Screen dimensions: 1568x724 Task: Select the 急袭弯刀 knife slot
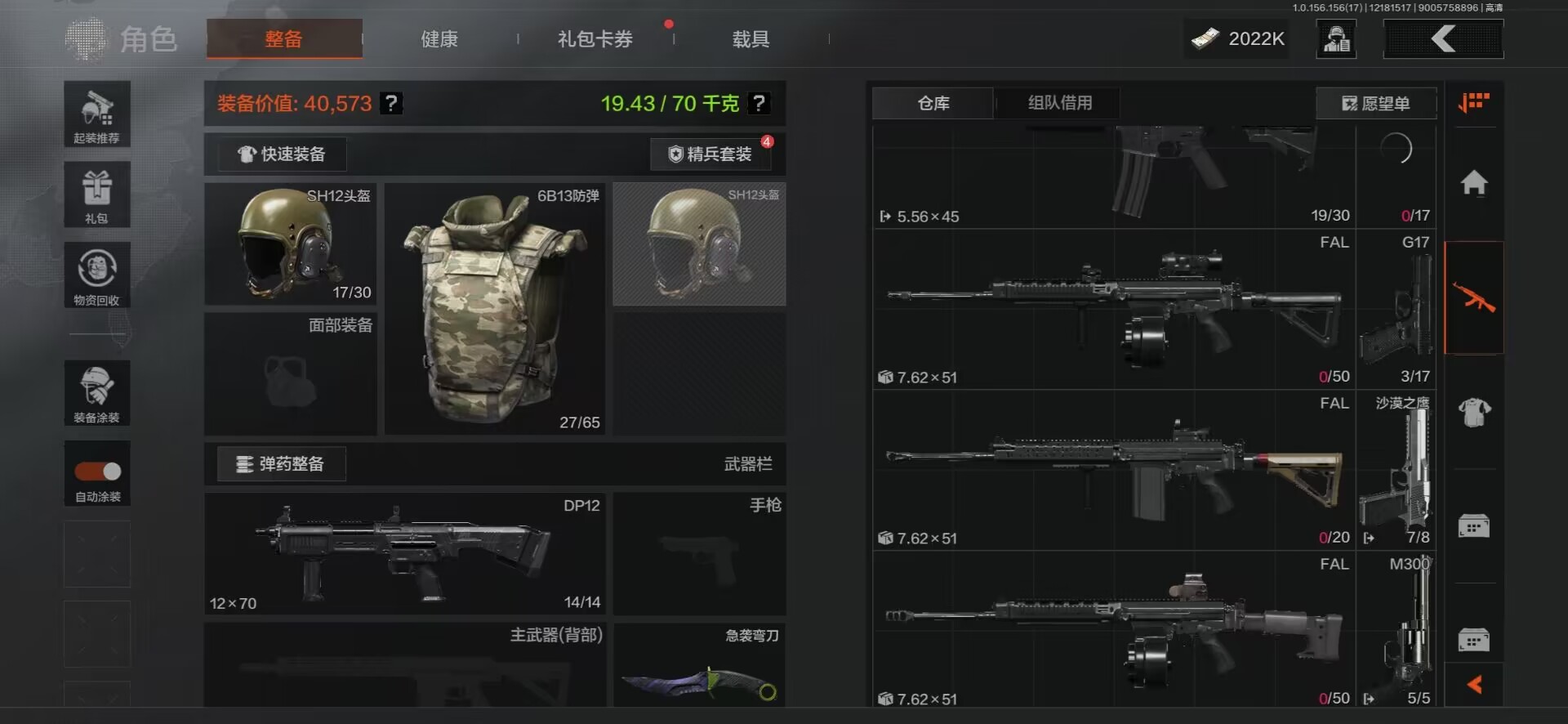pyautogui.click(x=699, y=666)
